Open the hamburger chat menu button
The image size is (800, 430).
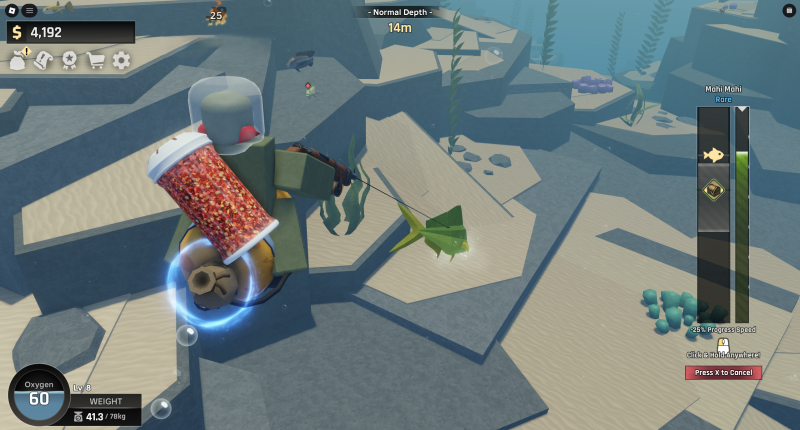click(30, 10)
